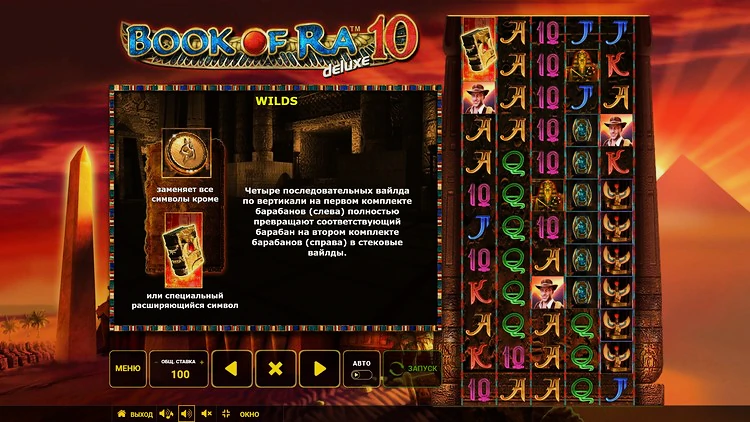This screenshot has width=750, height=422.
Task: Toggle the АВТО autoplay switch
Action: [362, 375]
